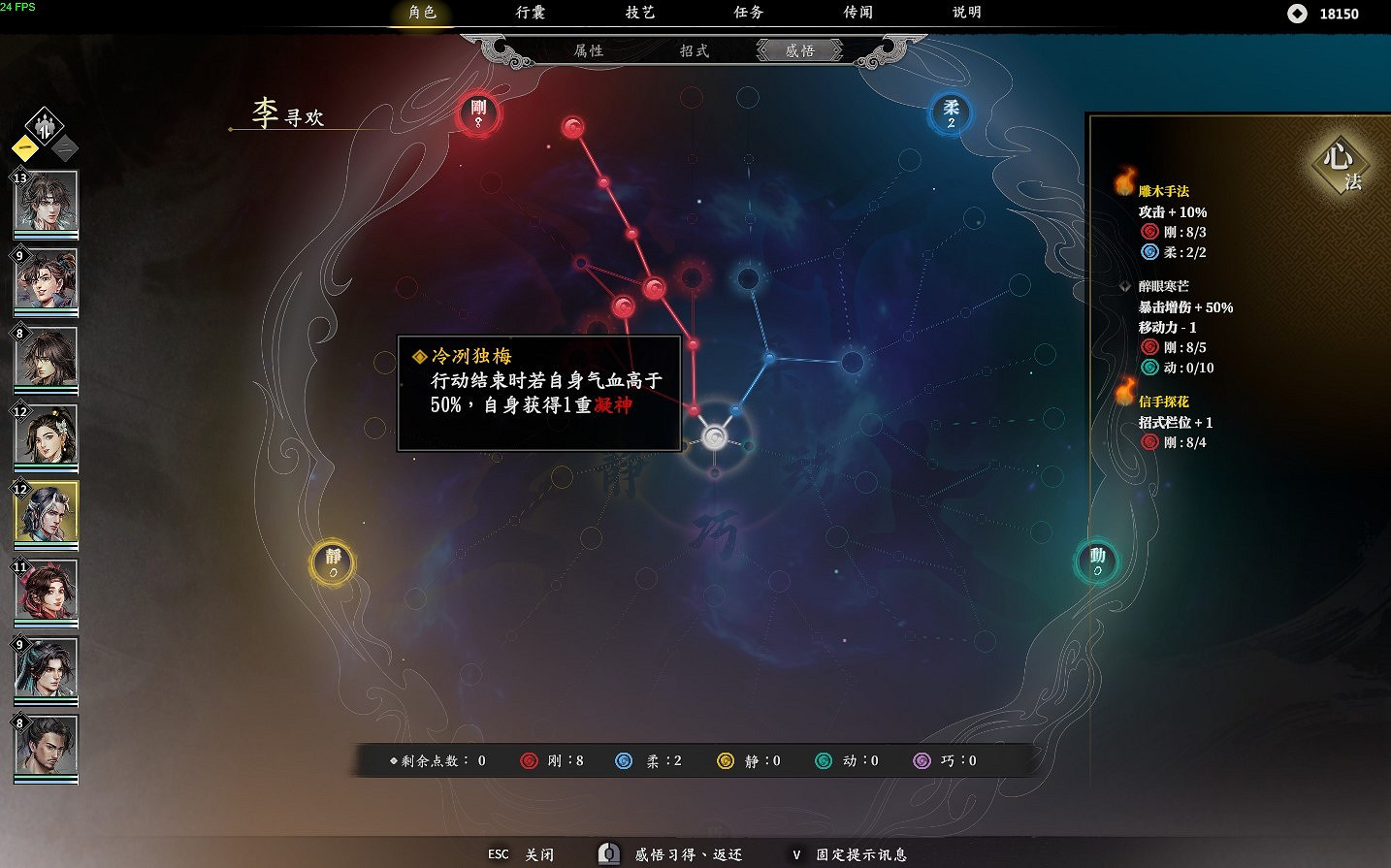1391x868 pixels.
Task: Click 关闭 next to ESC
Action: coord(540,854)
